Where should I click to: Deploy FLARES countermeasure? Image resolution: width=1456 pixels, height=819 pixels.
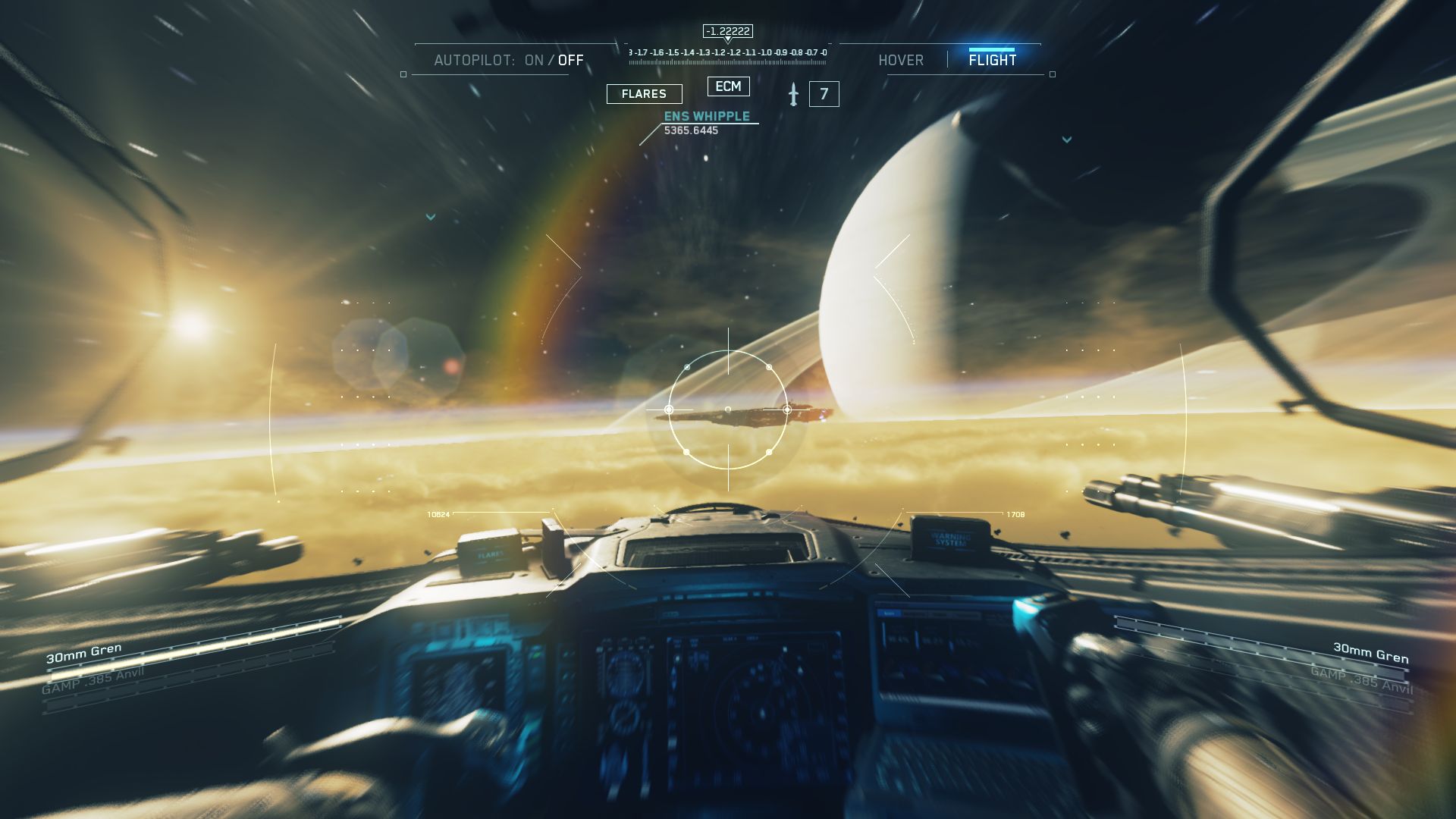644,94
